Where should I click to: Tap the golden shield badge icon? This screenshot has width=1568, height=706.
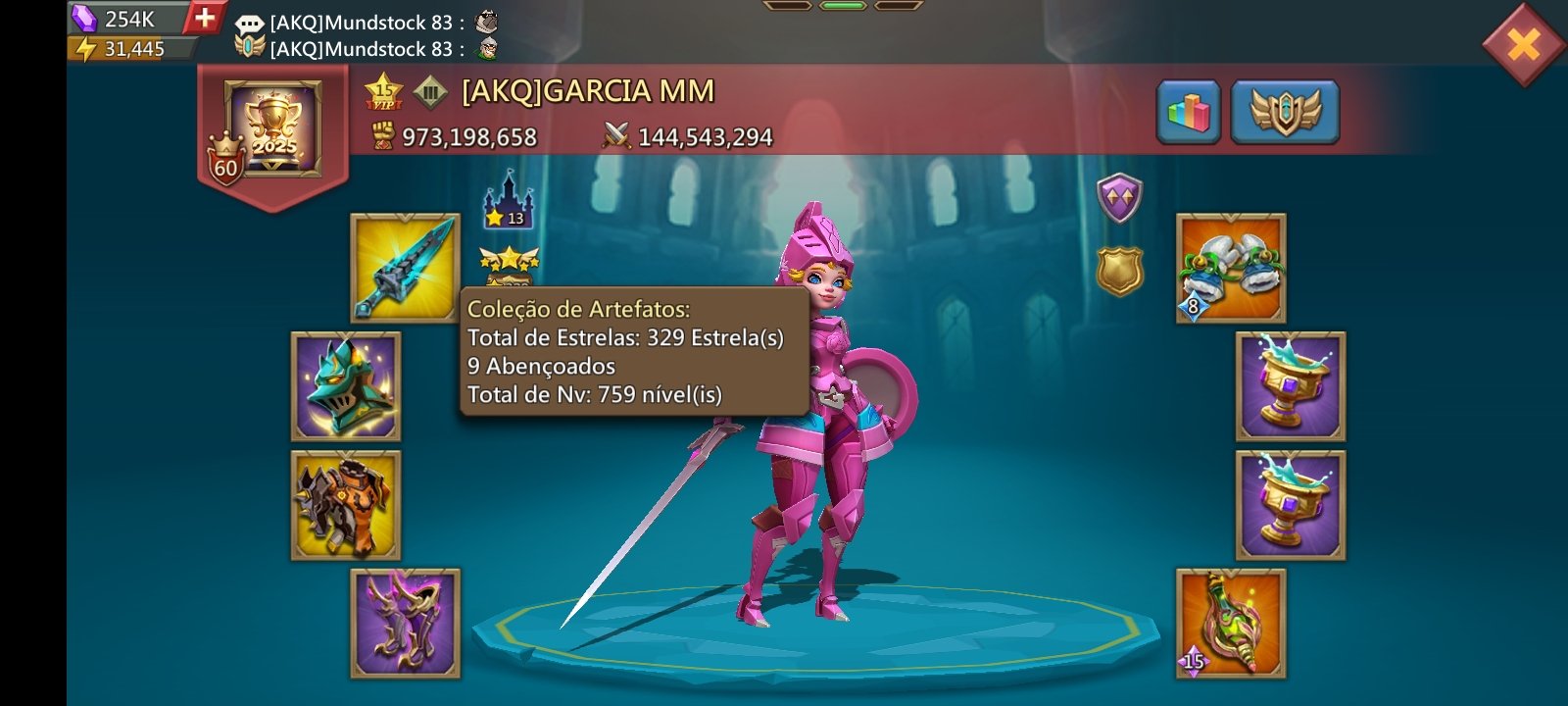(1118, 270)
